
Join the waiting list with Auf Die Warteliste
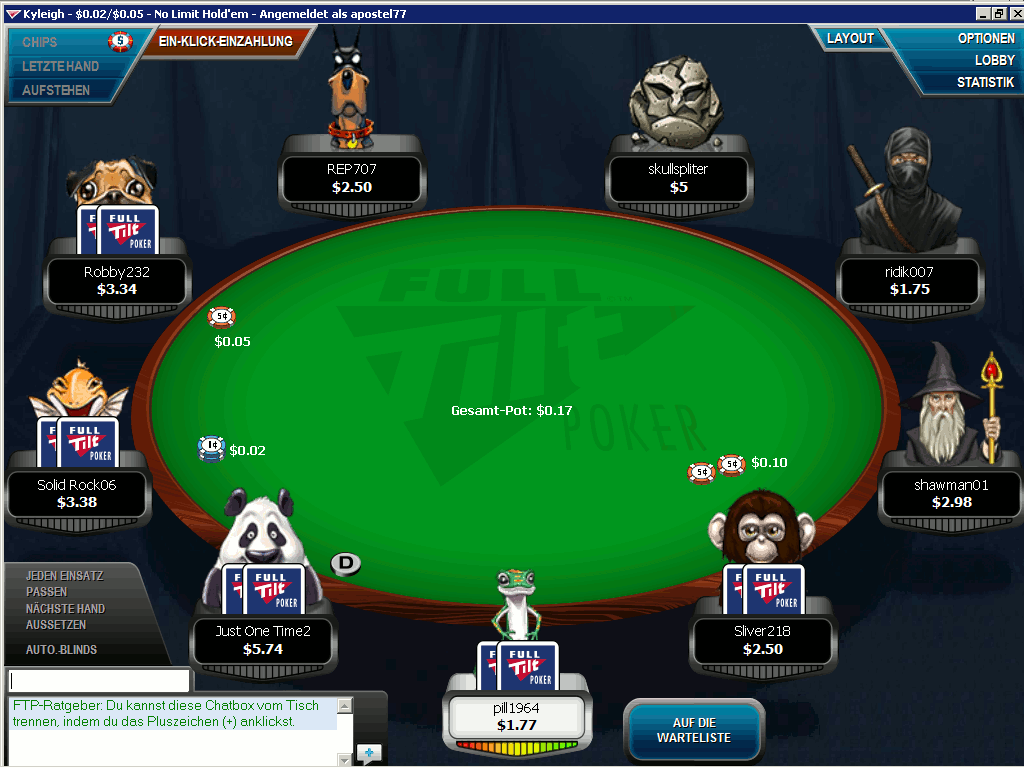click(x=693, y=730)
